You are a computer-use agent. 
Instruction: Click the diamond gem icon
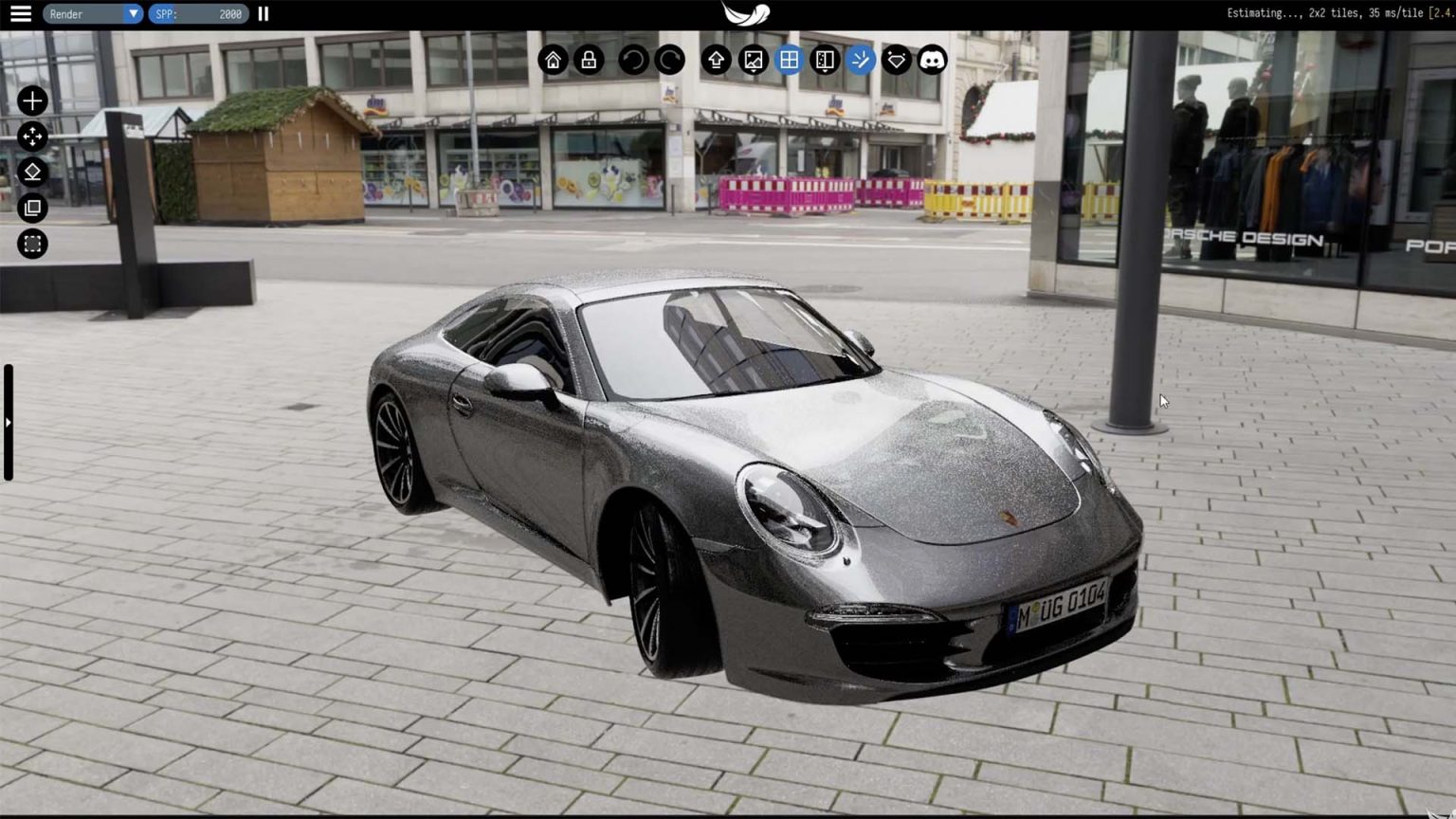click(x=897, y=61)
